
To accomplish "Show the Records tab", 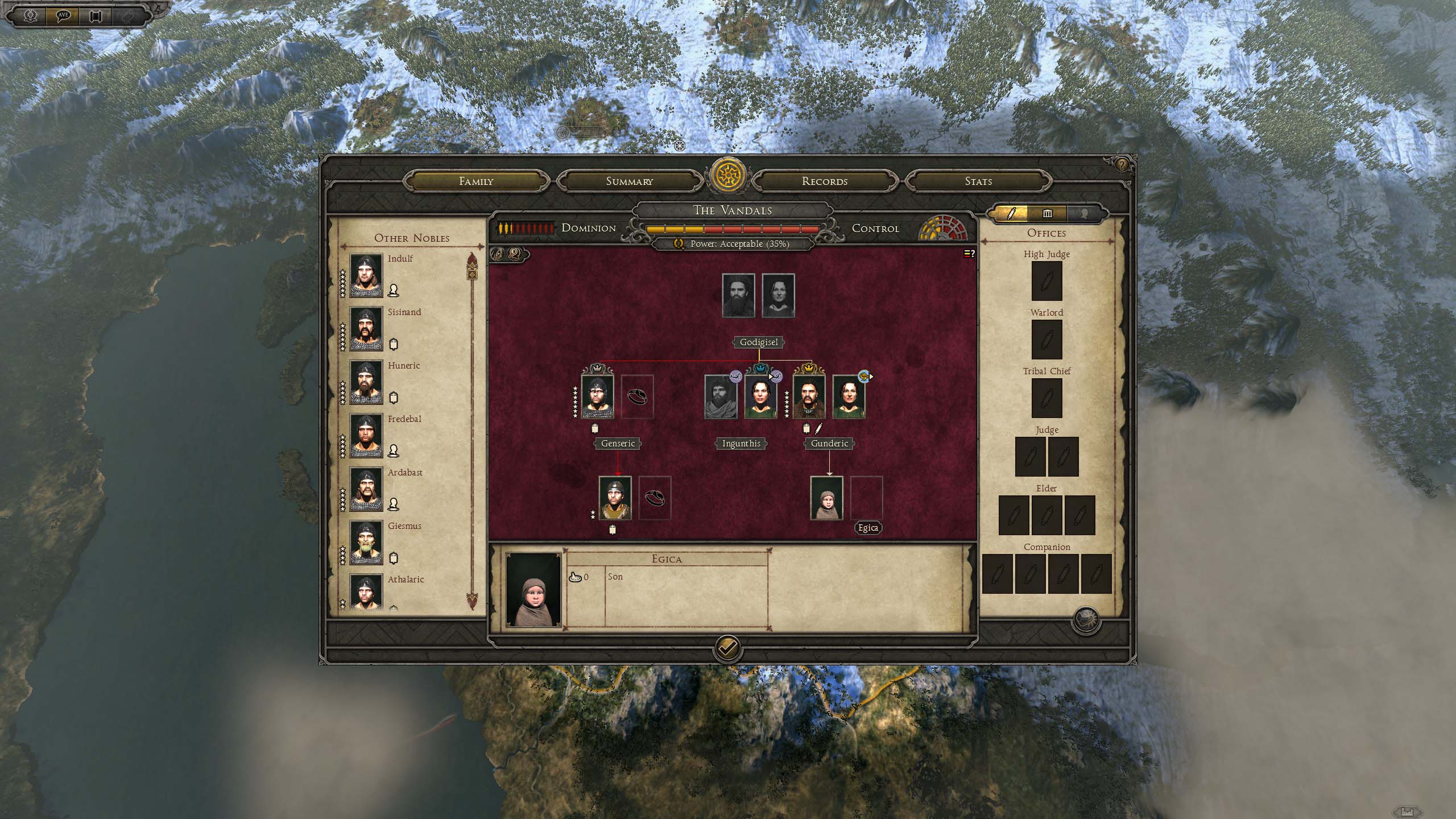I will coord(824,181).
